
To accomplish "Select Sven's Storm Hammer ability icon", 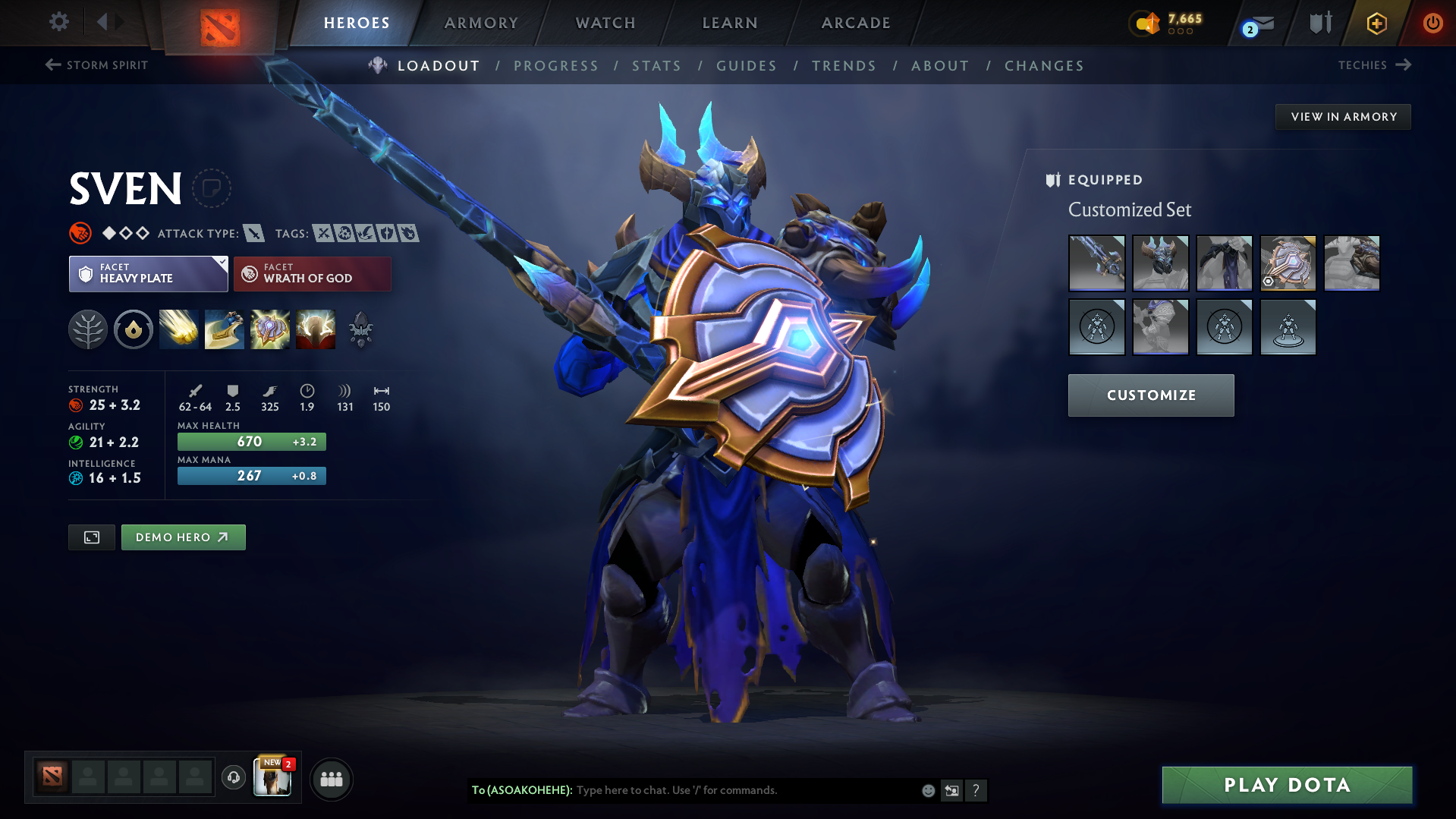I will click(x=178, y=329).
